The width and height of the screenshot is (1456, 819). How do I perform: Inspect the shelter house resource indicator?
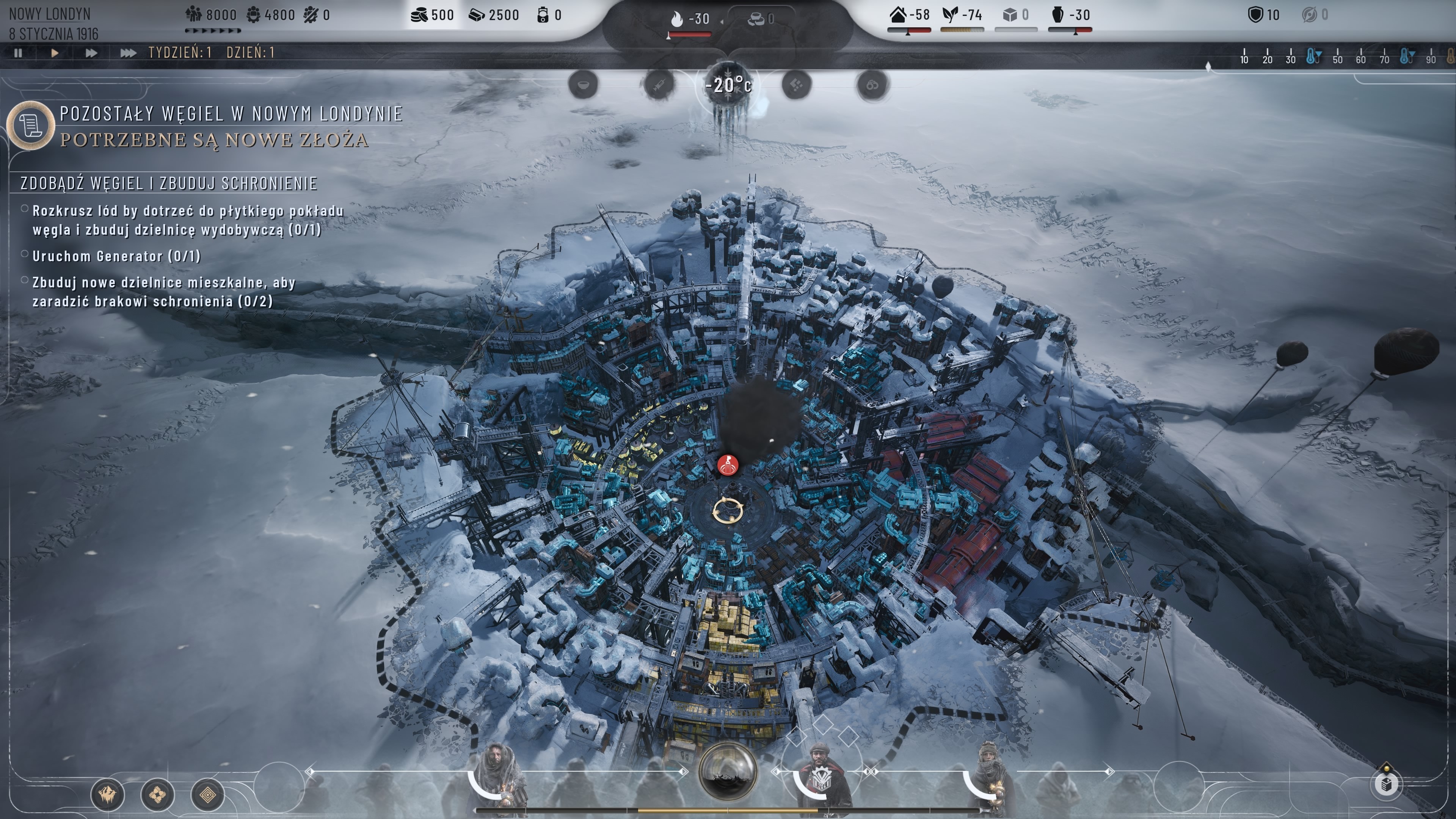910,16
